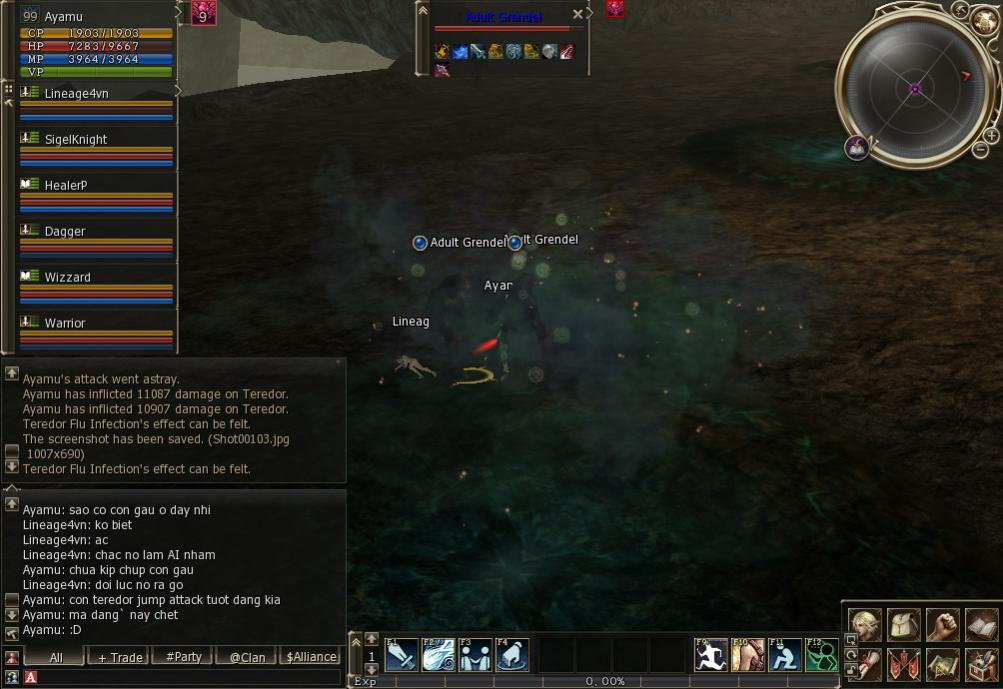Zoom in the radar with plus button
The image size is (1003, 689).
tap(991, 135)
